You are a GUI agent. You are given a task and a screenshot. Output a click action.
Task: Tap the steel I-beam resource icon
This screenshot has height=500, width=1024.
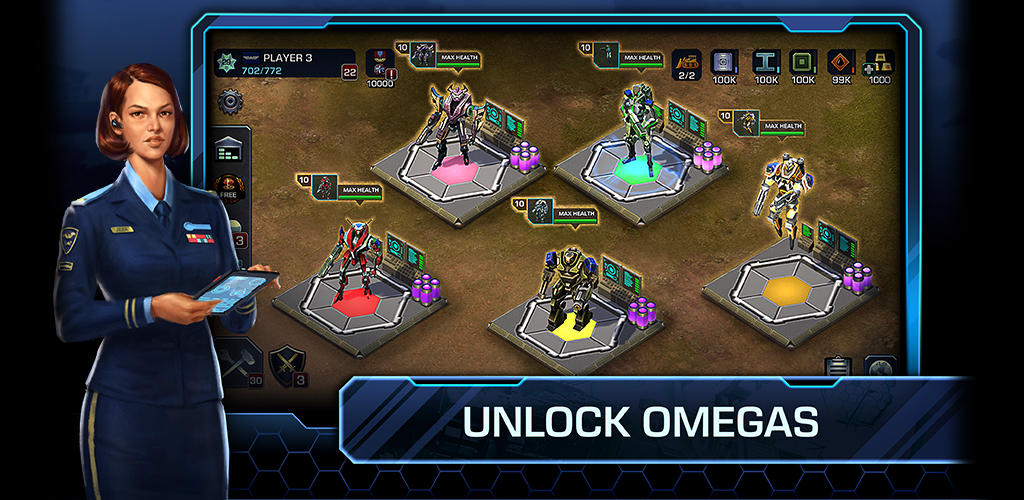click(766, 63)
